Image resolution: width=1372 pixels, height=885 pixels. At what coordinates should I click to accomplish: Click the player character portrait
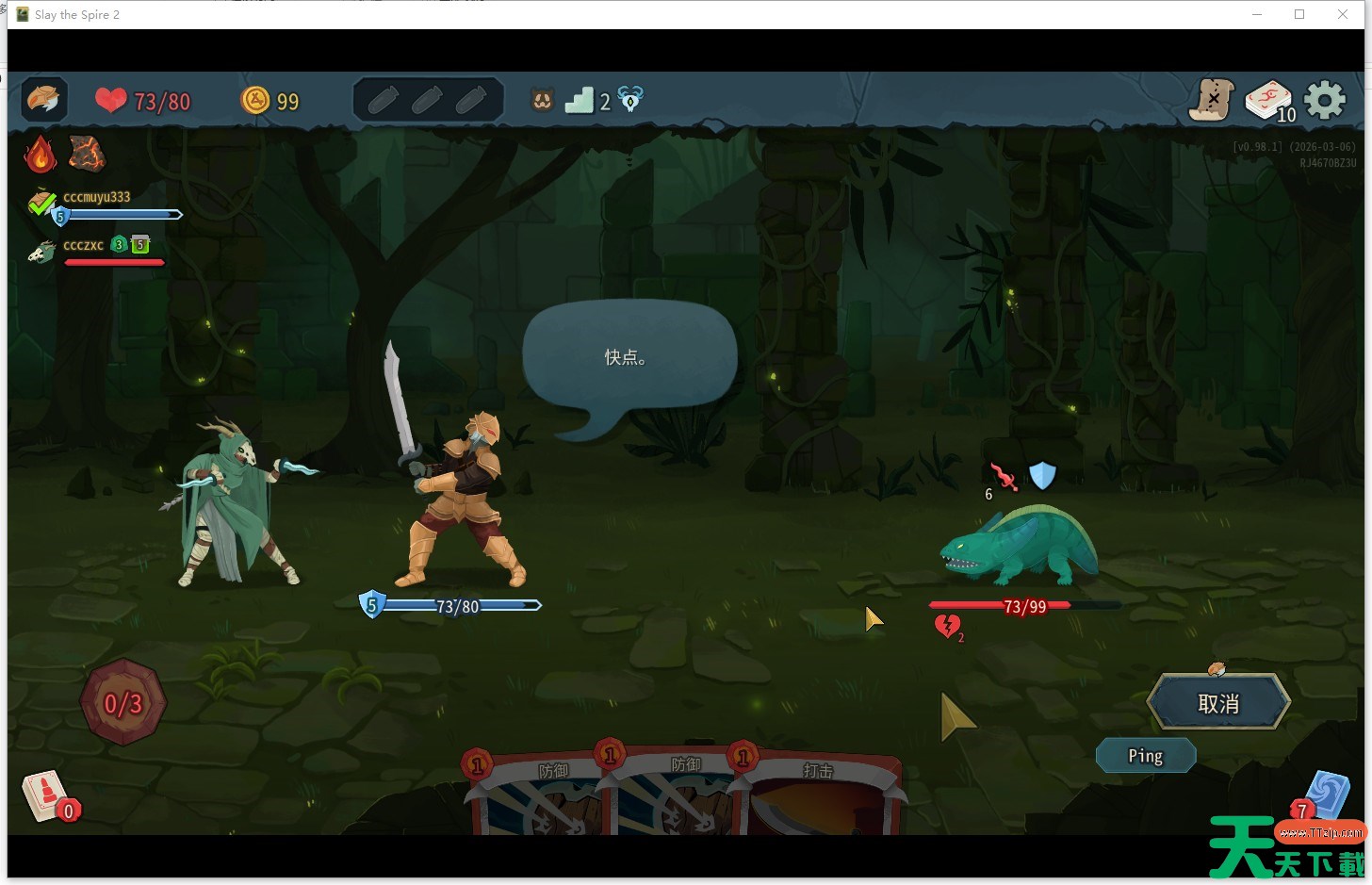click(x=42, y=99)
